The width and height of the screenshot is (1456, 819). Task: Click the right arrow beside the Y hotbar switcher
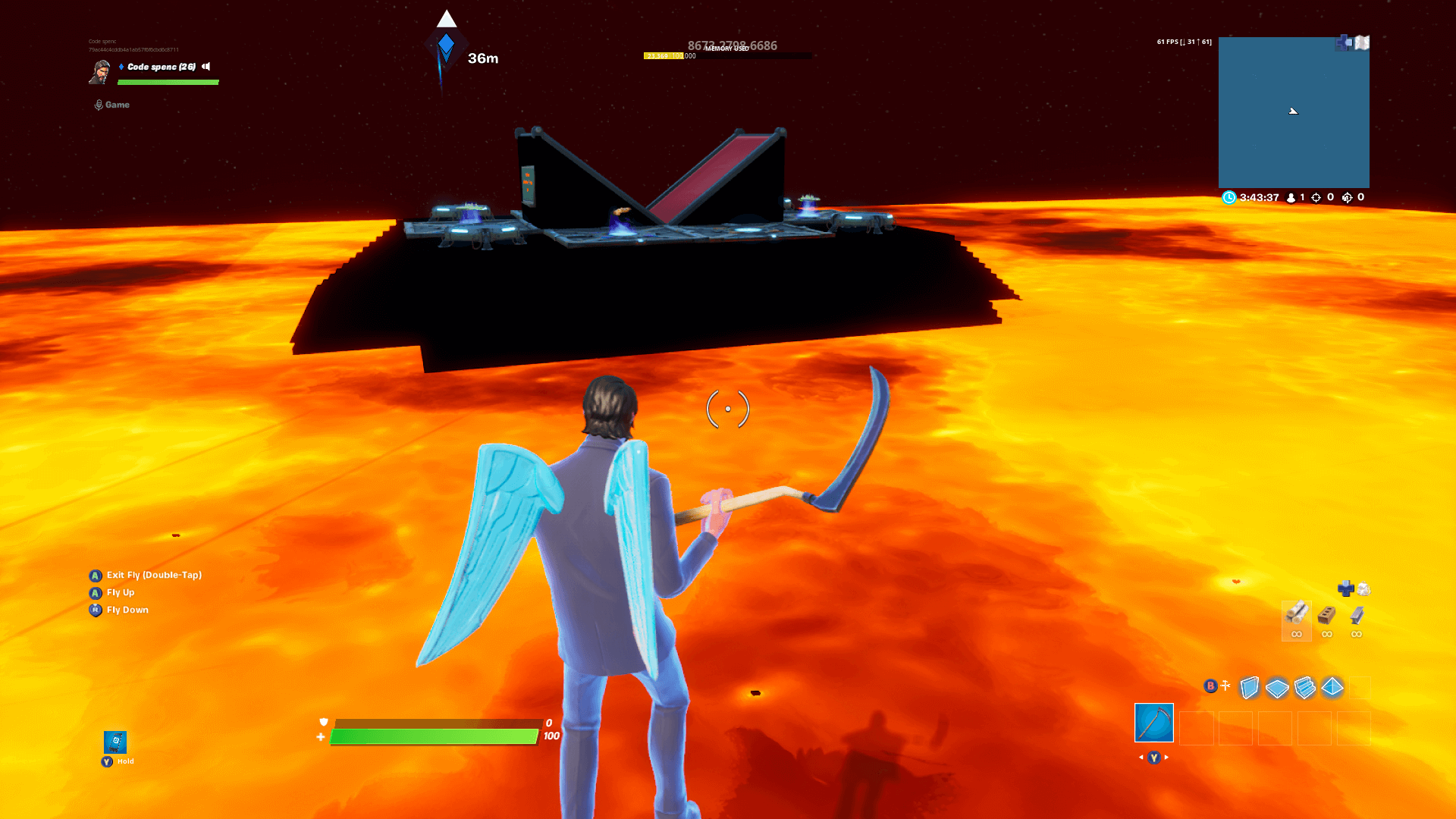[x=1166, y=757]
